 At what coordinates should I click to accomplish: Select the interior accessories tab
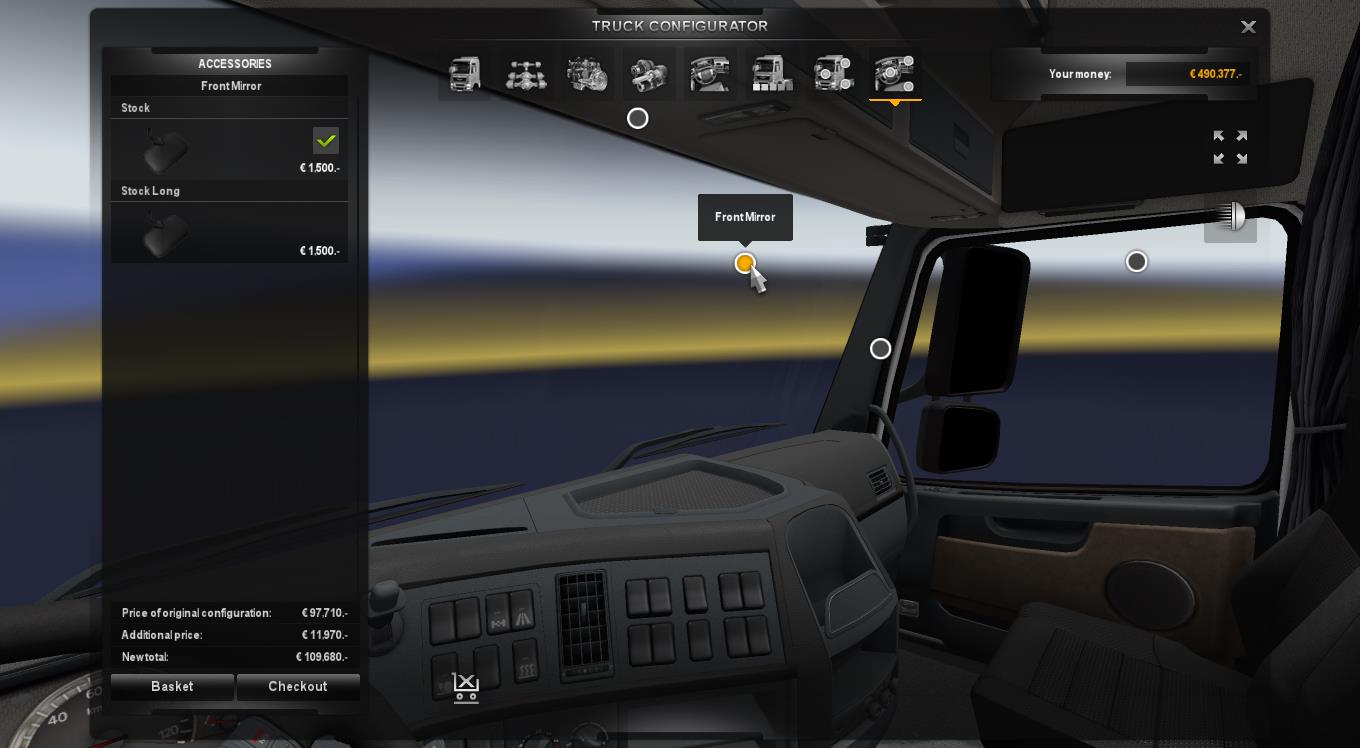click(895, 74)
